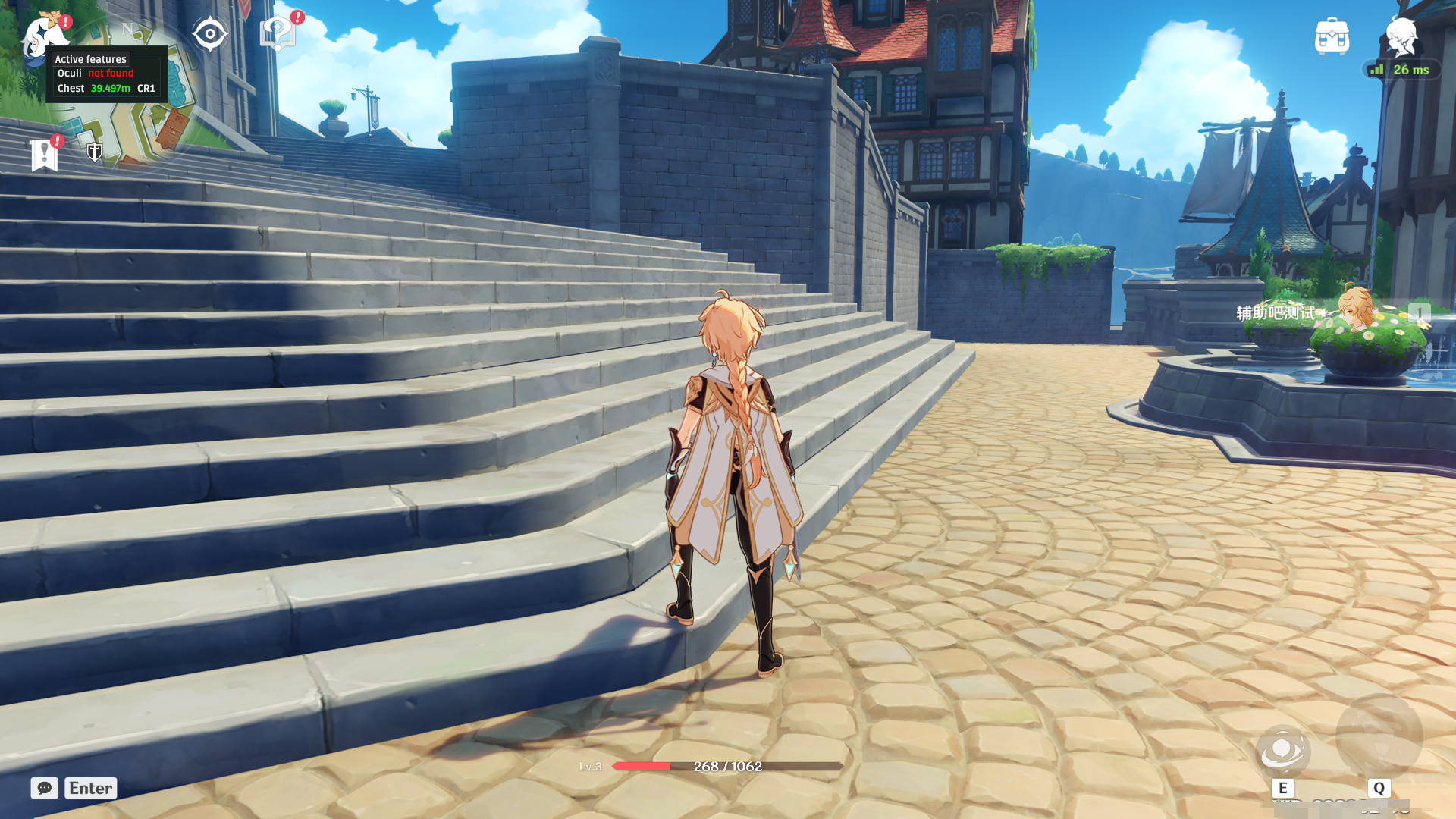Screen dimensions: 1456x819
Task: Trigger the elemental burst icon
Action: (1379, 737)
